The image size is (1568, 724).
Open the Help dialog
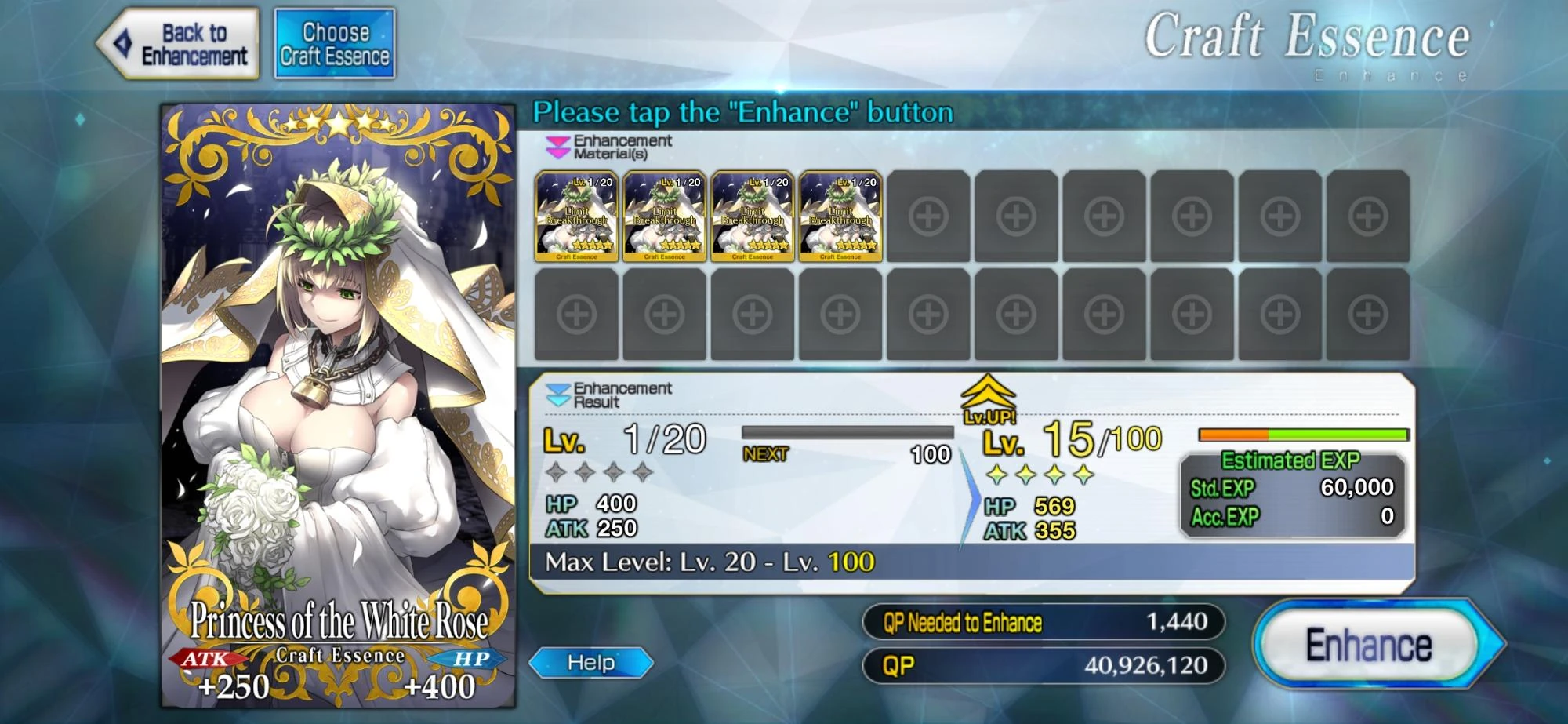point(593,663)
